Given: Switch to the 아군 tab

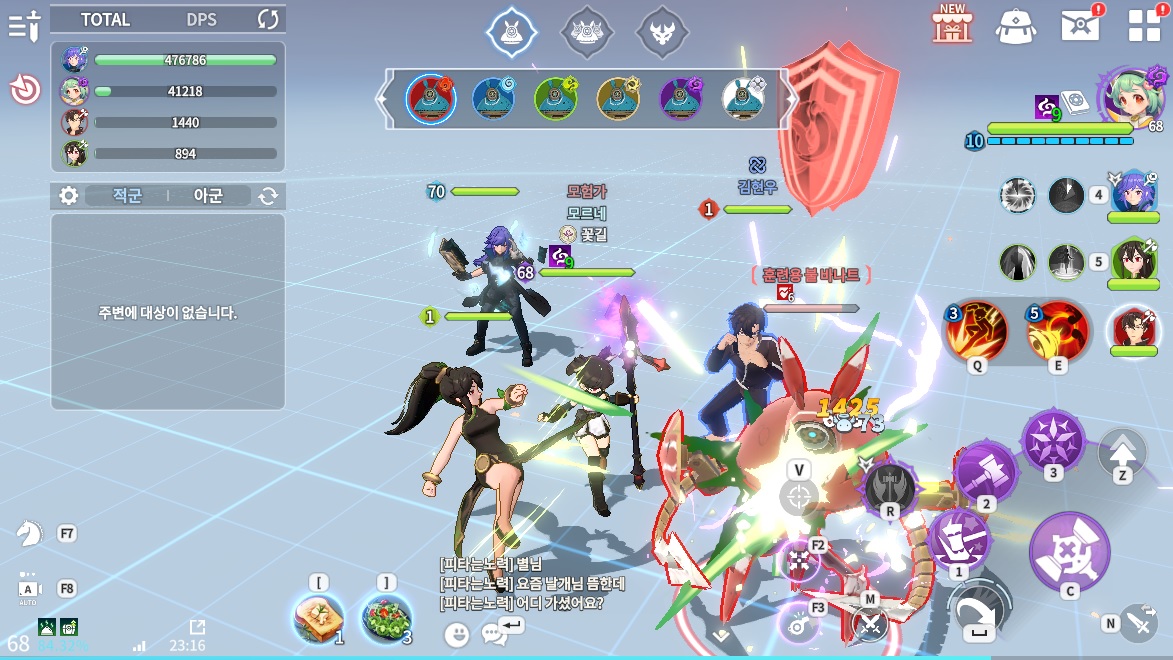Looking at the screenshot, I should (x=209, y=196).
